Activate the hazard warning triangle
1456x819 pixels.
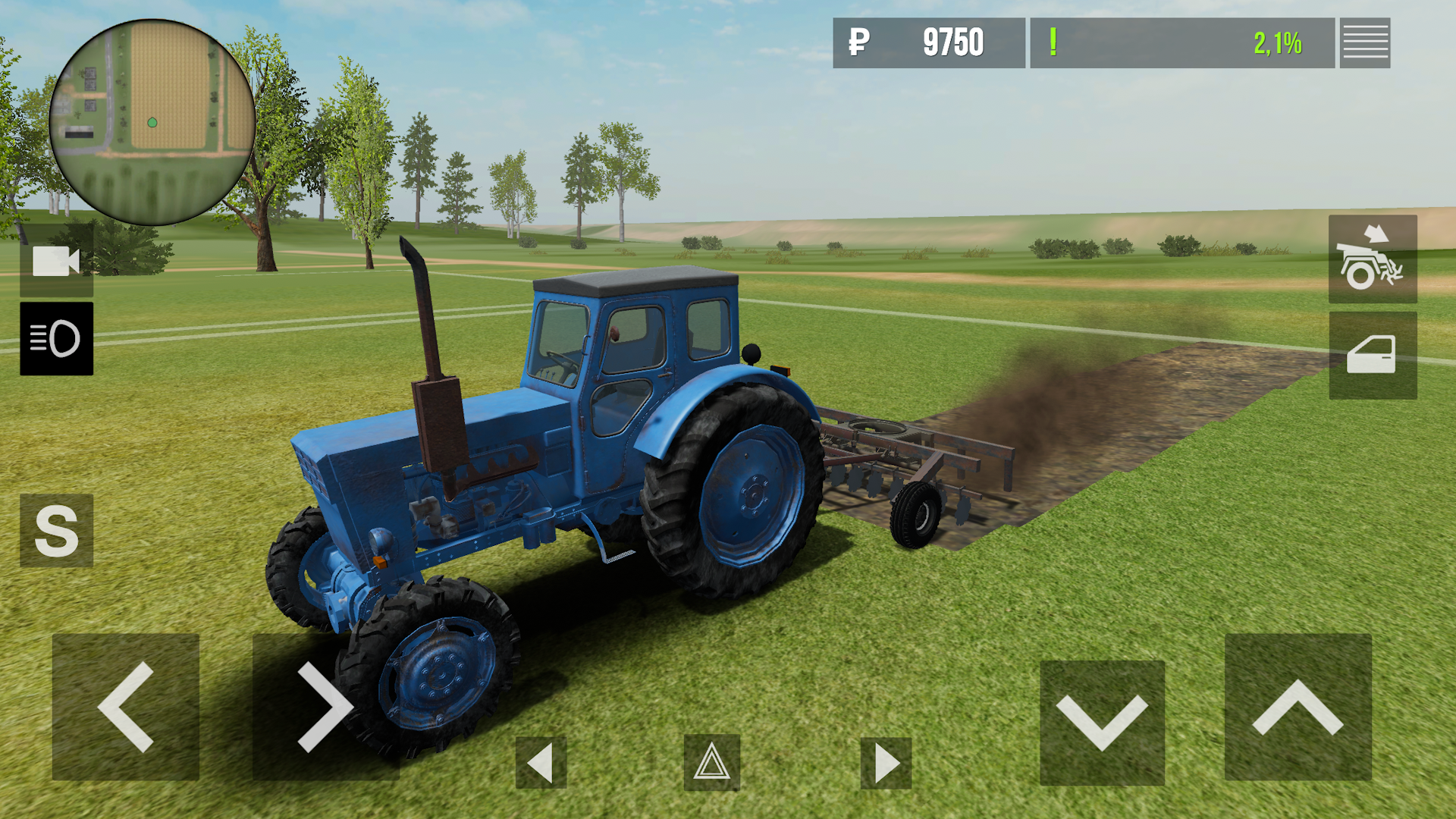[x=711, y=761]
